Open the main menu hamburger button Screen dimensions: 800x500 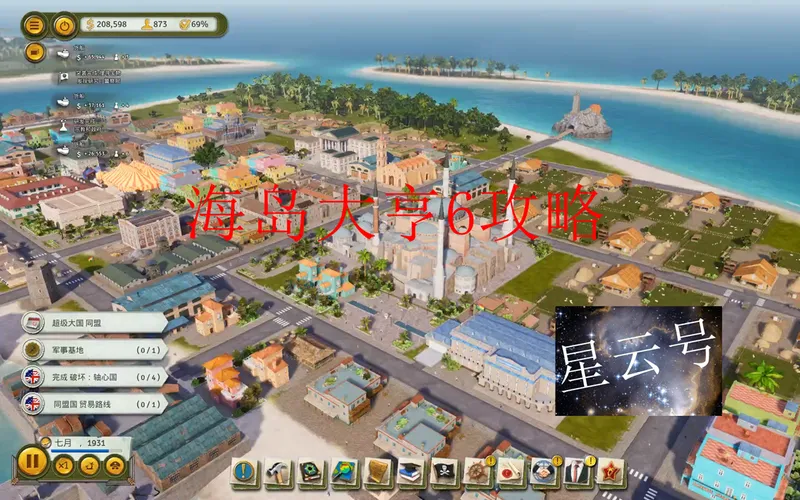click(x=35, y=24)
